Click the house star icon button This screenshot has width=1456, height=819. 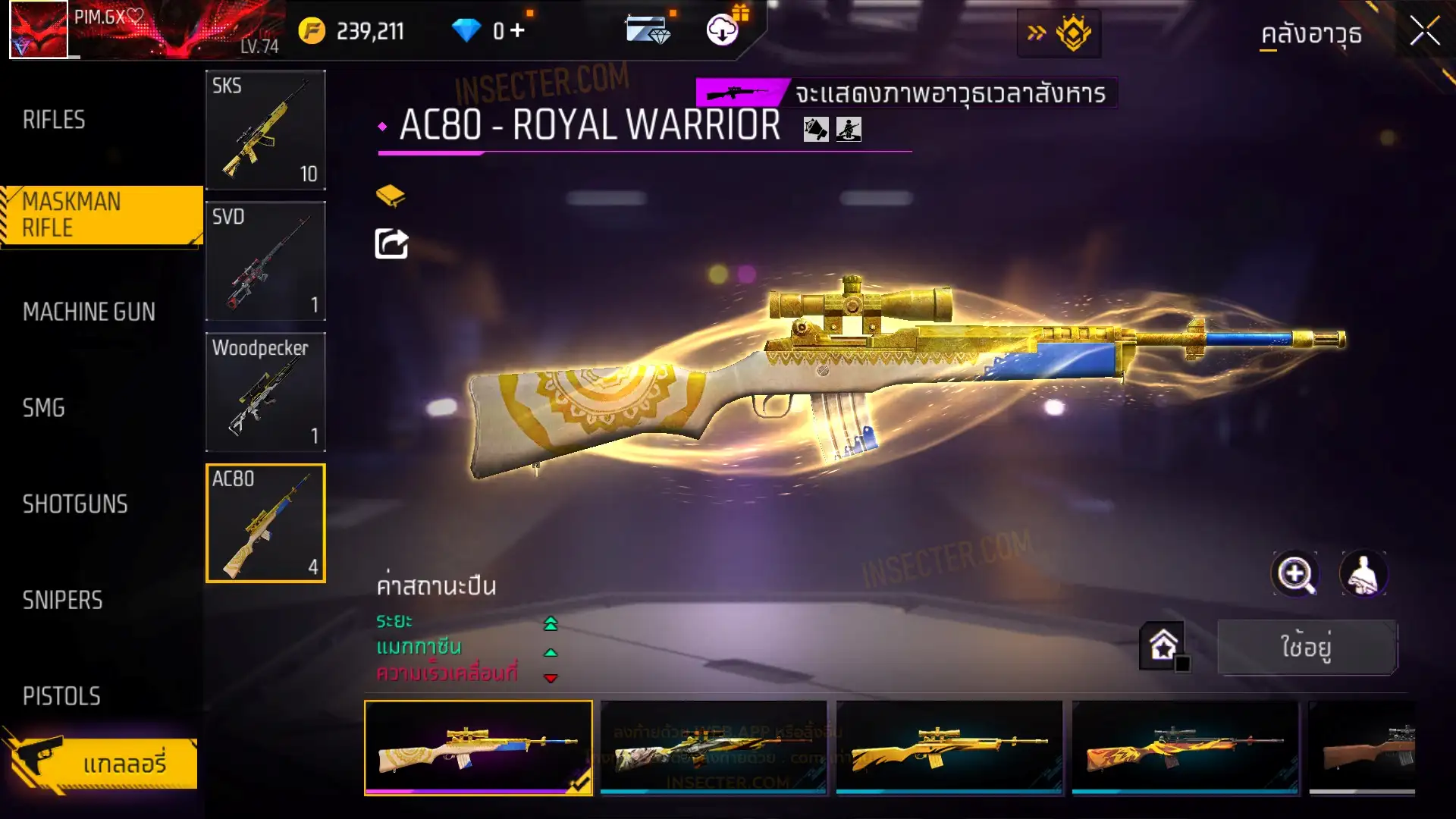pyautogui.click(x=1163, y=646)
